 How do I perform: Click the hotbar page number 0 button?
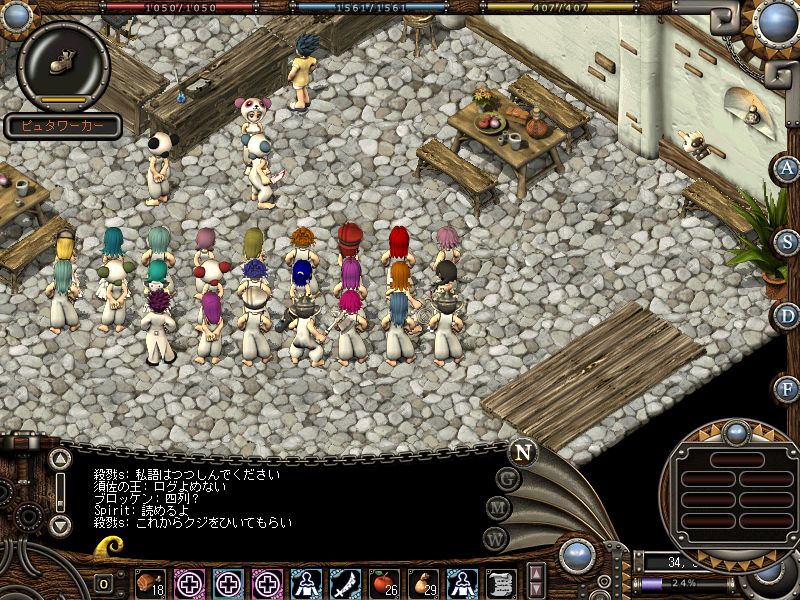point(105,583)
